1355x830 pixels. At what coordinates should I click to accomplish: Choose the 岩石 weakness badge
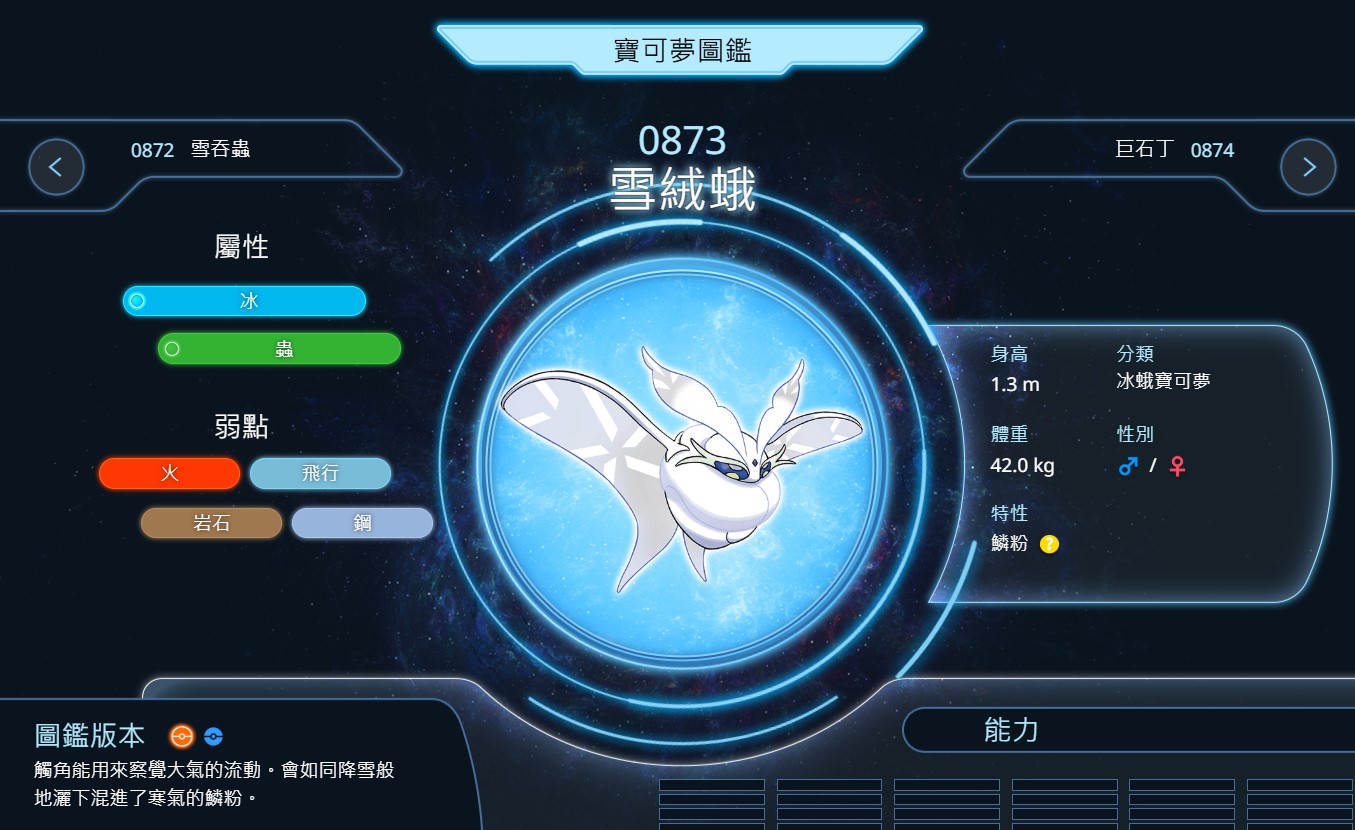tap(212, 523)
